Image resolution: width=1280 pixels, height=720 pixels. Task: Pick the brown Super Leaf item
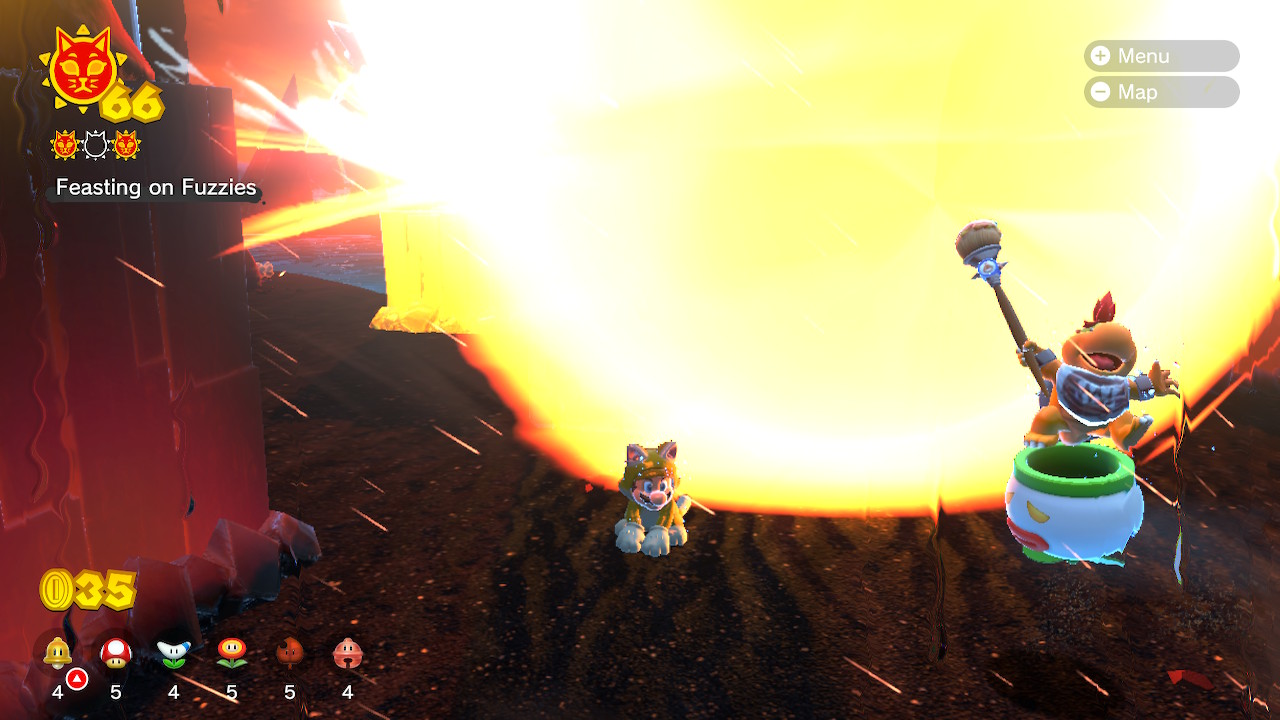289,653
